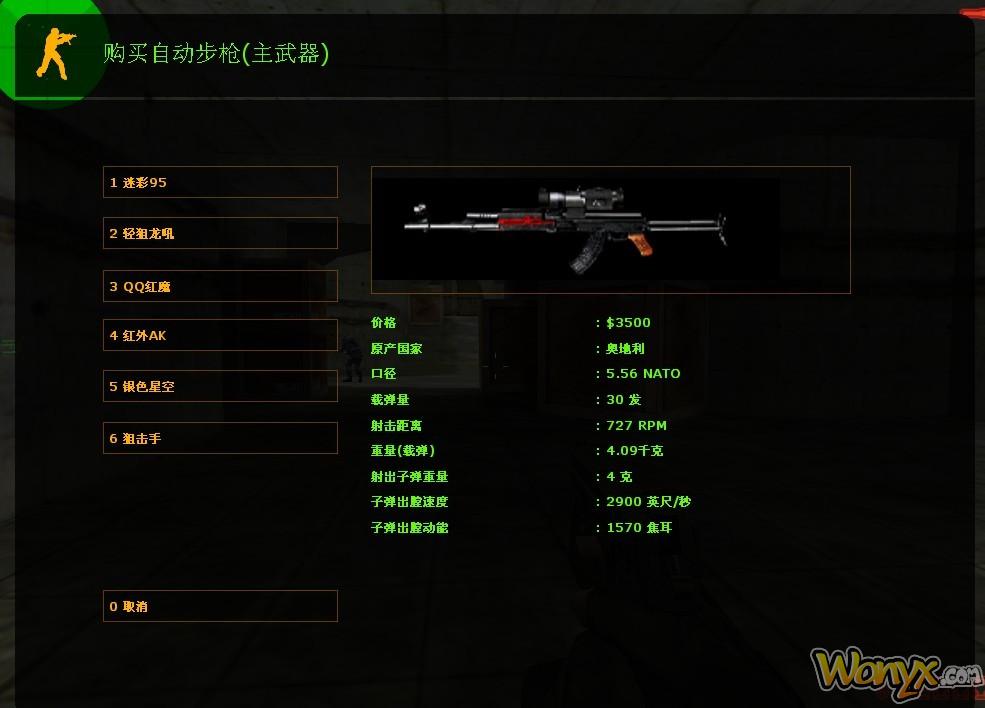Choose the 轻狙龙吼 rifle entry

coord(220,233)
